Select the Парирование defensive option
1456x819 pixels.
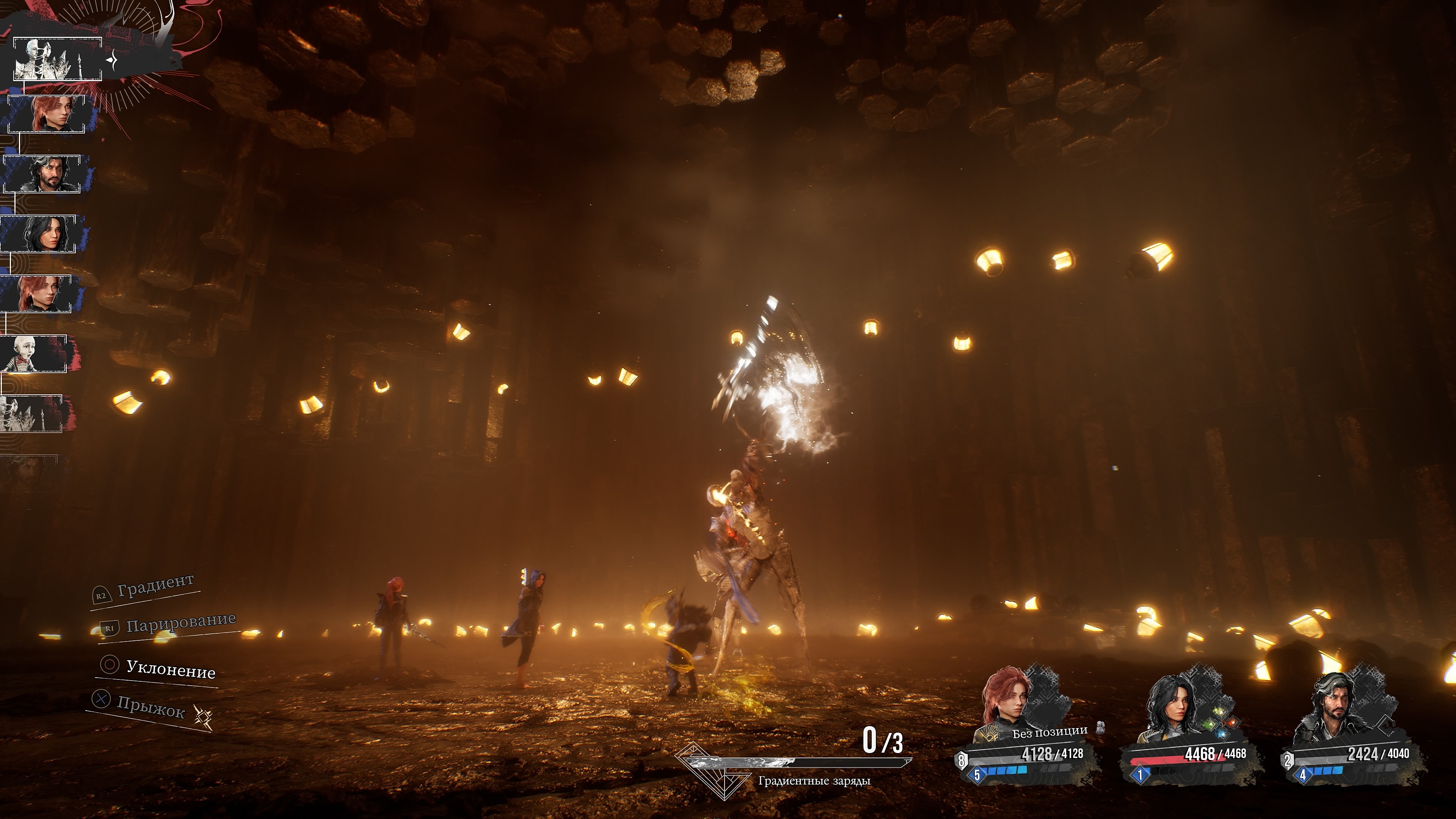[x=180, y=623]
